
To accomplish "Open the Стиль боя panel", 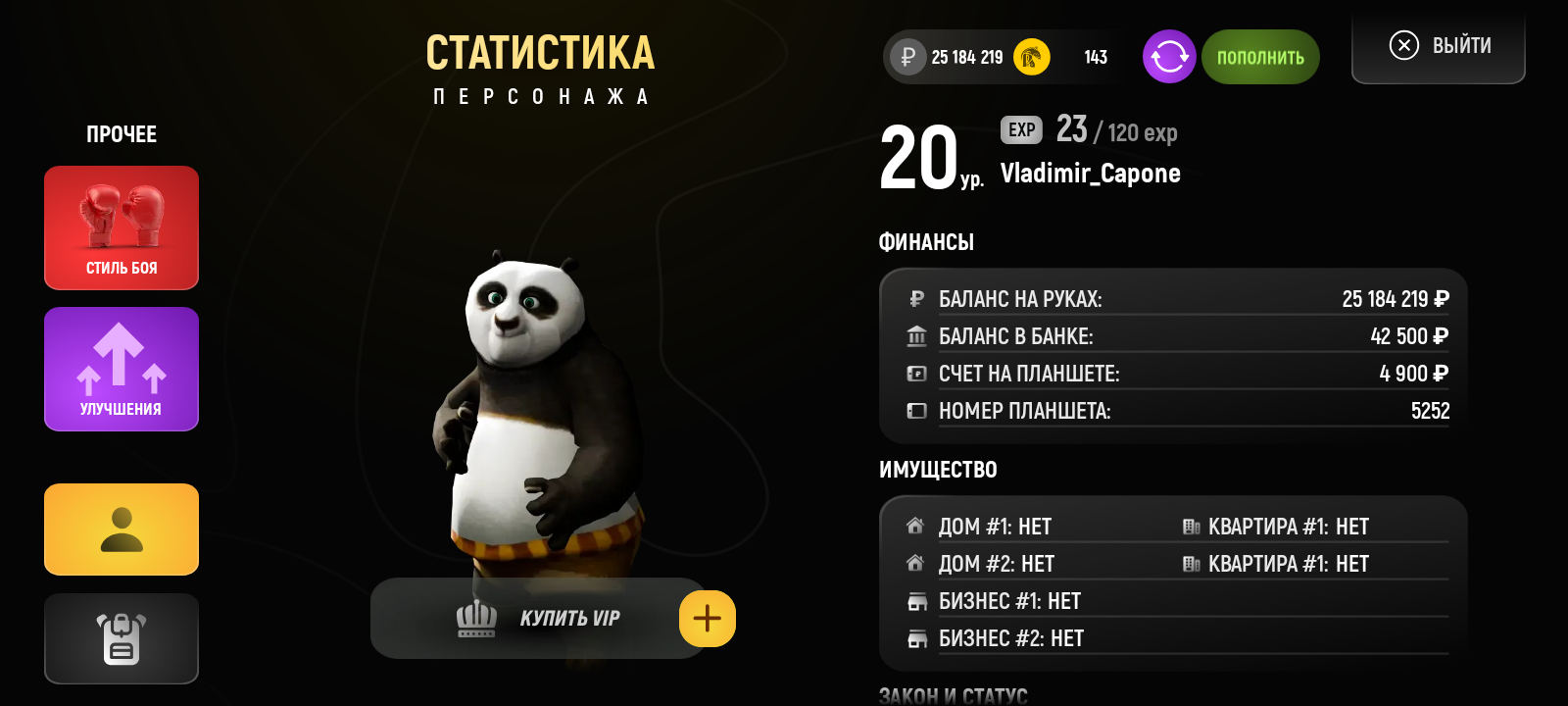I will click(121, 227).
